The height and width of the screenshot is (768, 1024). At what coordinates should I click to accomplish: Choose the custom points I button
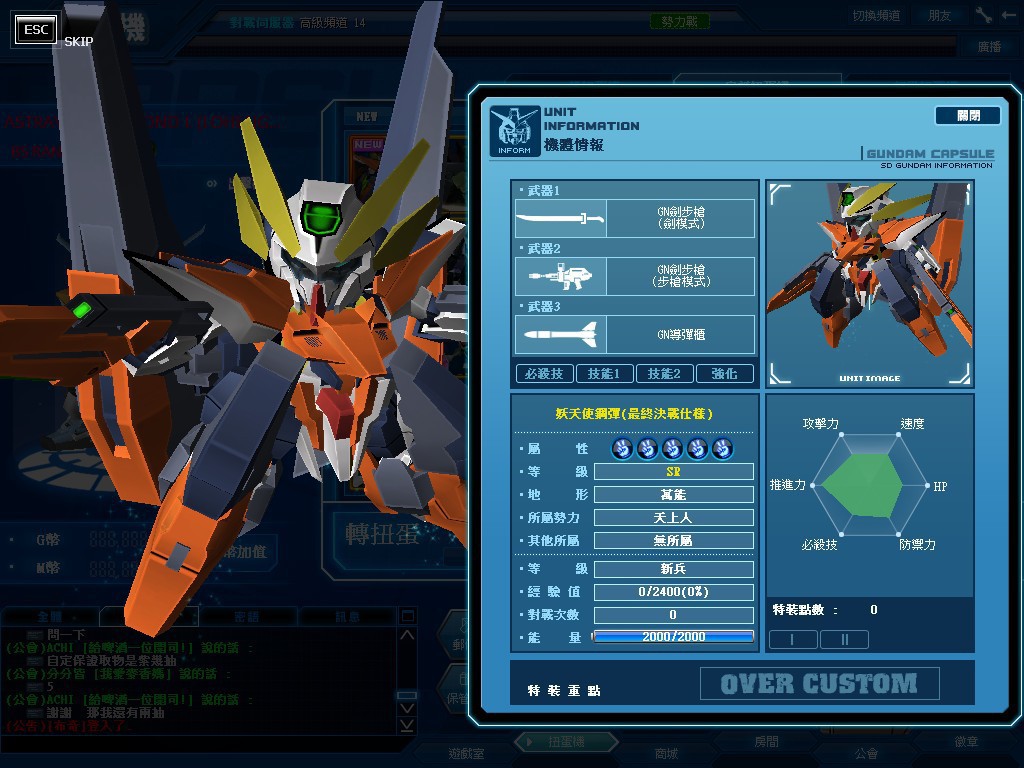[792, 639]
